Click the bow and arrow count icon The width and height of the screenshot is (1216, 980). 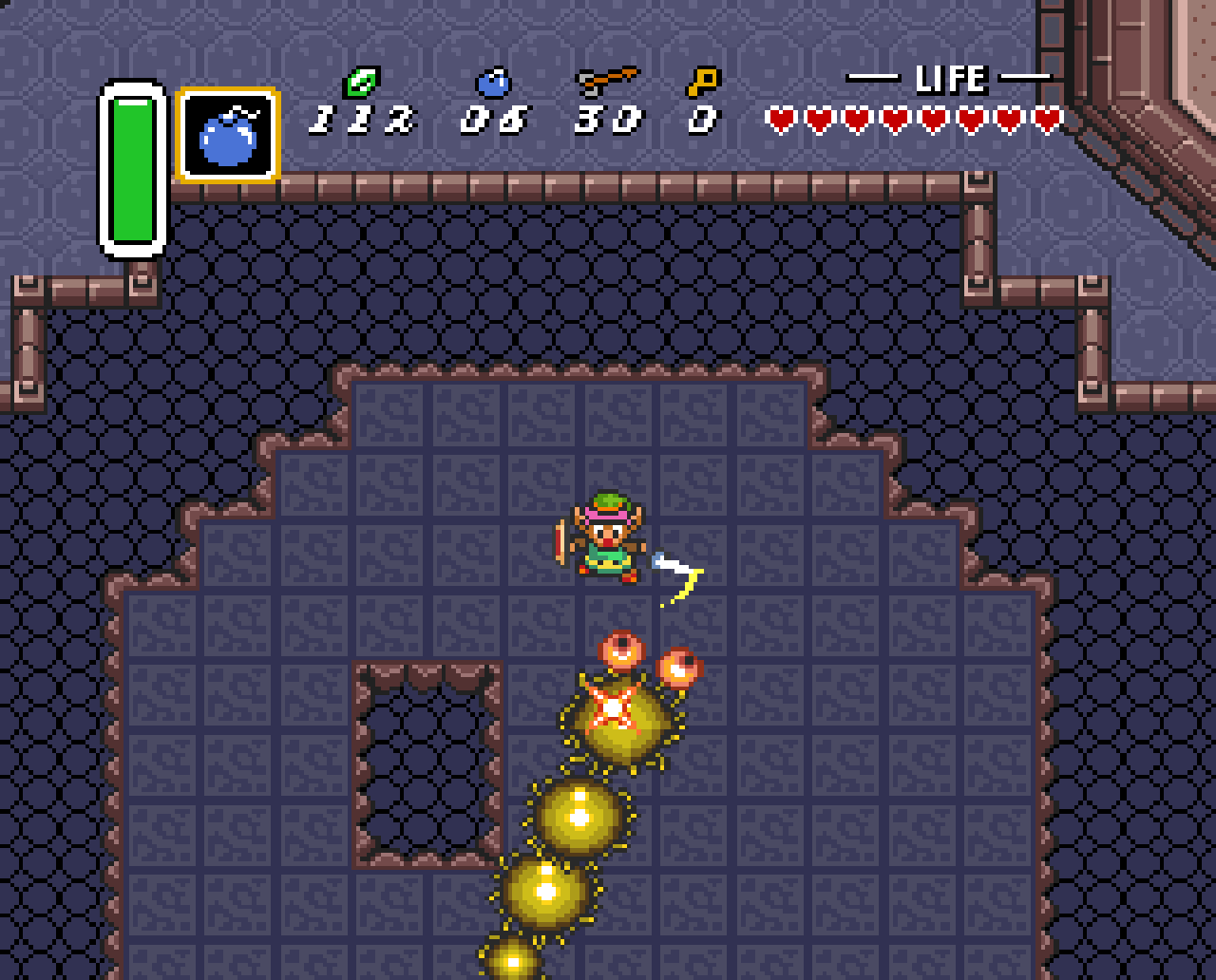coord(607,82)
